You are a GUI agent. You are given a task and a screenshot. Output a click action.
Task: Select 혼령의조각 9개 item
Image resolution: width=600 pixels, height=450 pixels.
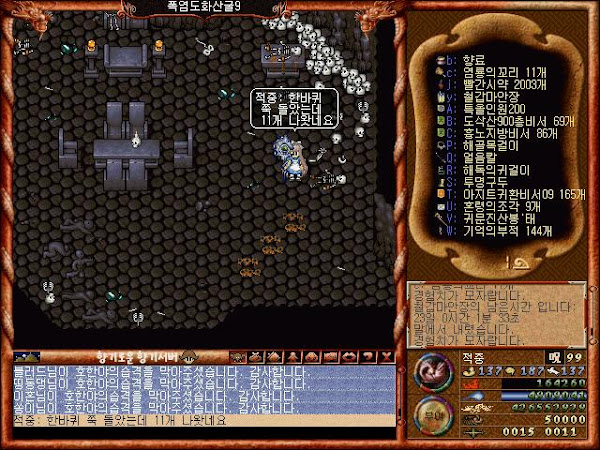pos(488,207)
